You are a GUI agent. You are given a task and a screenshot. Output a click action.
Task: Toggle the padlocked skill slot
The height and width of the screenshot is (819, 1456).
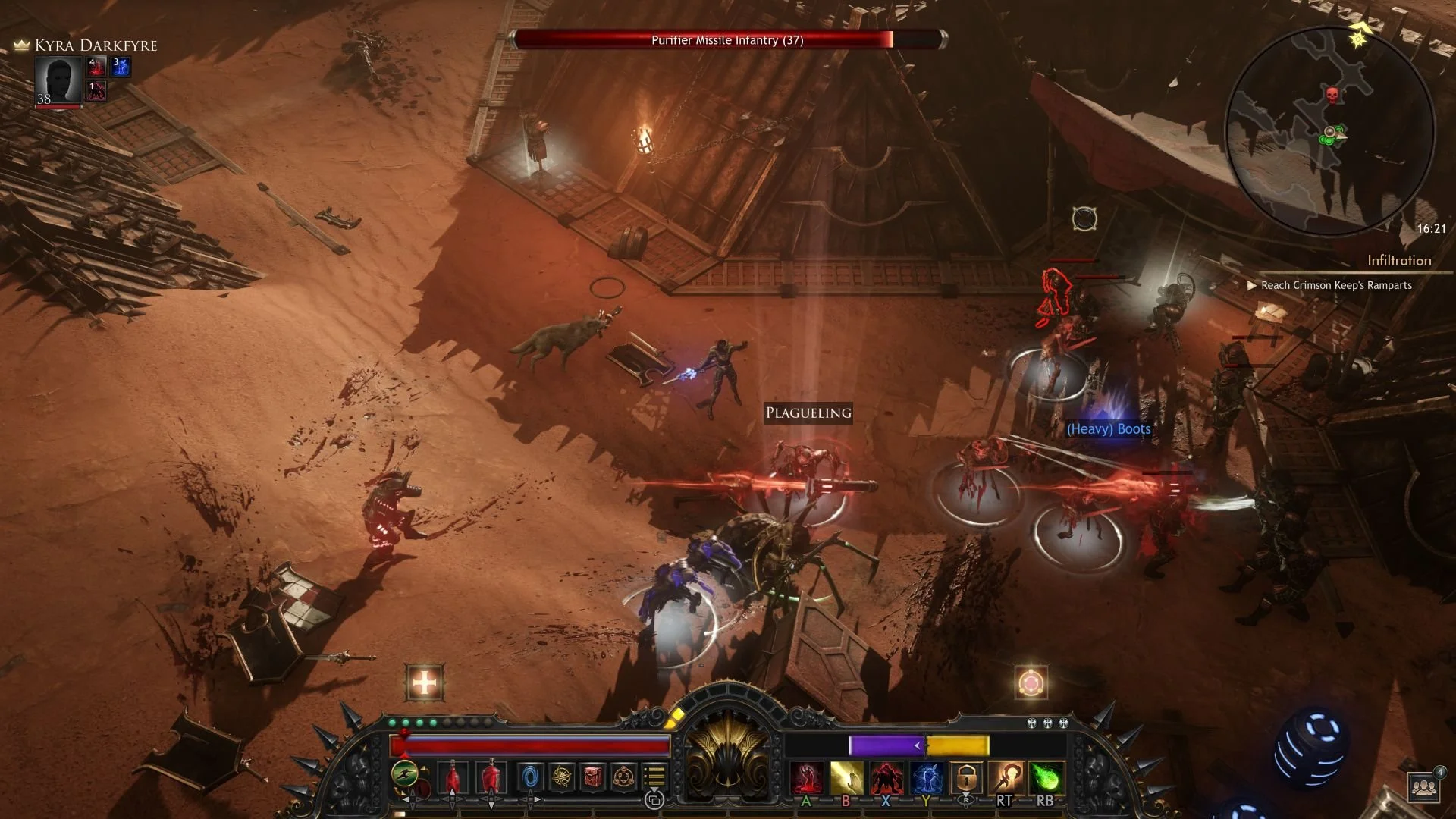tap(966, 775)
